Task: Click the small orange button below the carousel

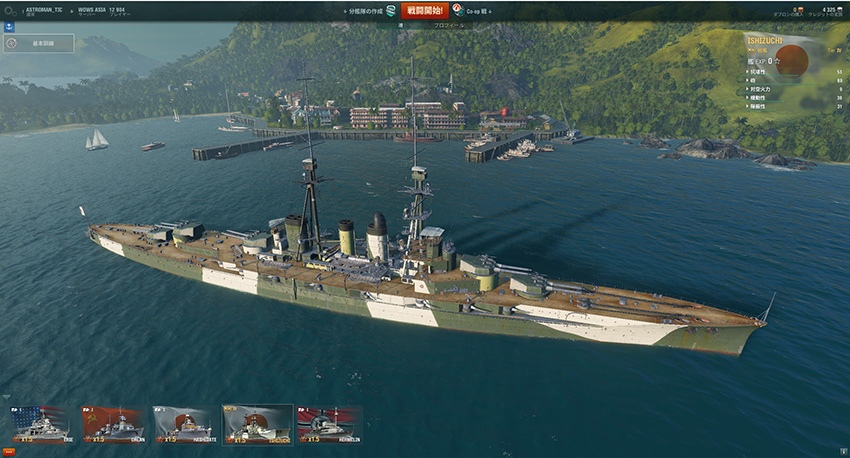Action: [7, 451]
